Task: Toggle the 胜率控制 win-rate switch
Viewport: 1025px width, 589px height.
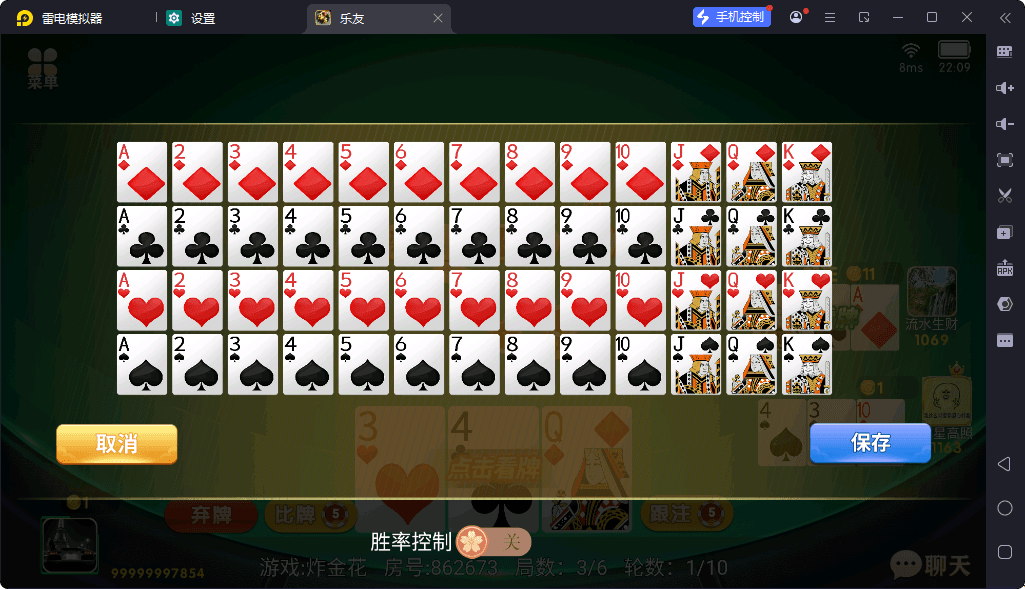Action: [494, 542]
